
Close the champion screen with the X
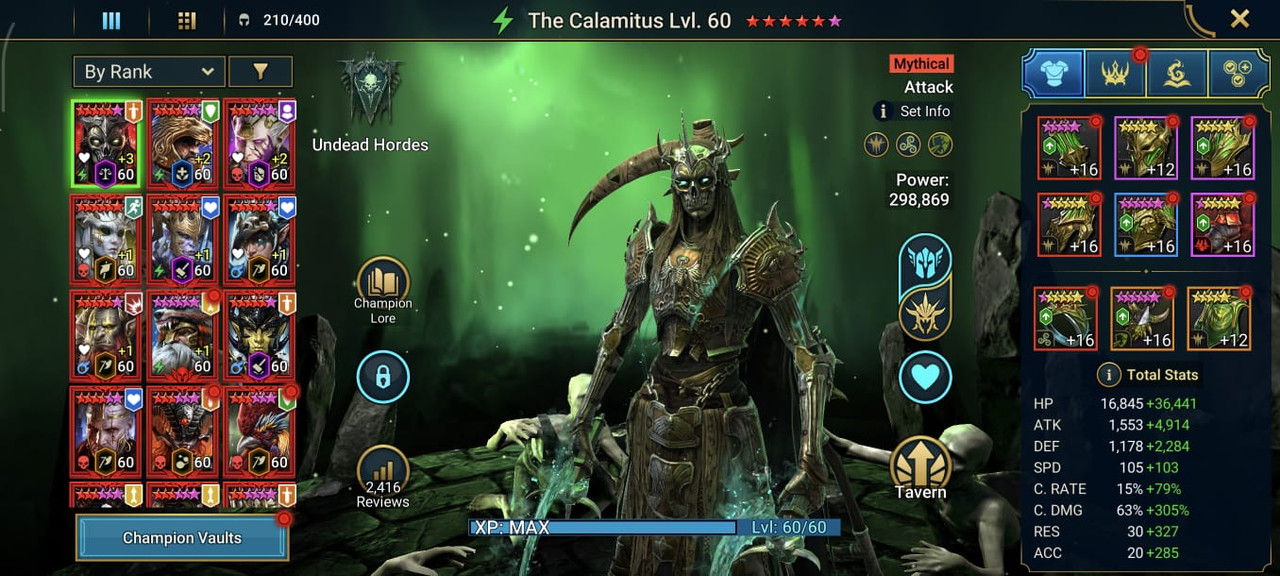pyautogui.click(x=1240, y=18)
